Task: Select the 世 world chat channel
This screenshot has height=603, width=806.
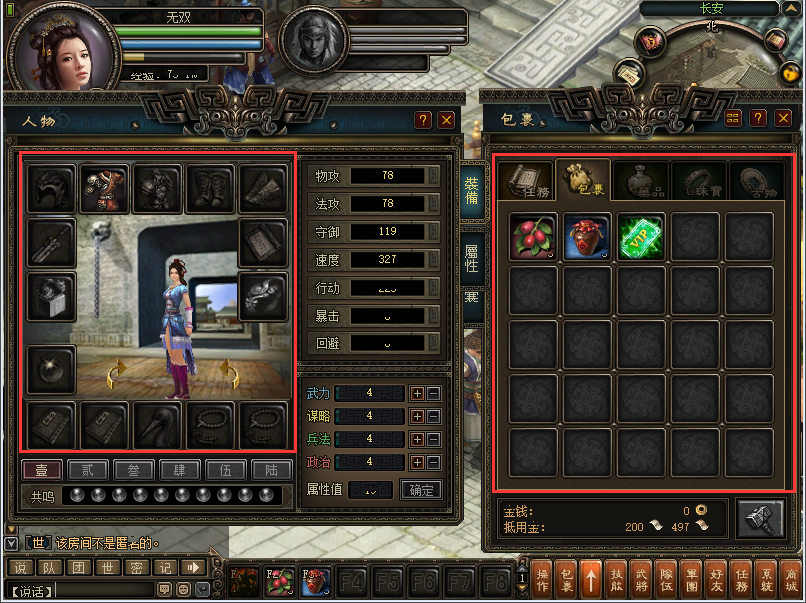Action: coord(106,568)
